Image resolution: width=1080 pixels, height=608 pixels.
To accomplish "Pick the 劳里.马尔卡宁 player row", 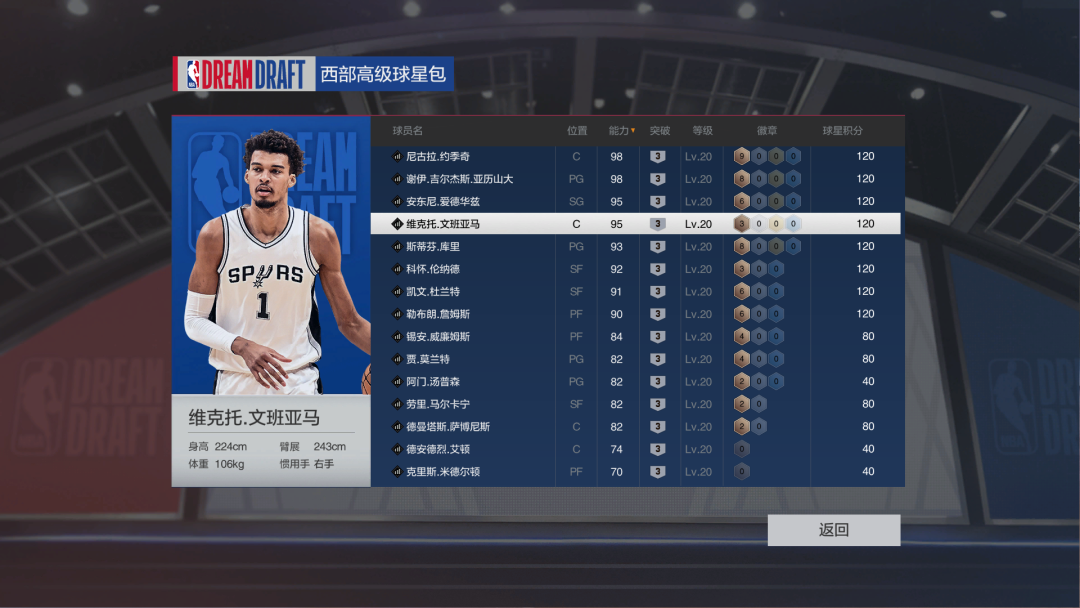I will click(x=438, y=404).
